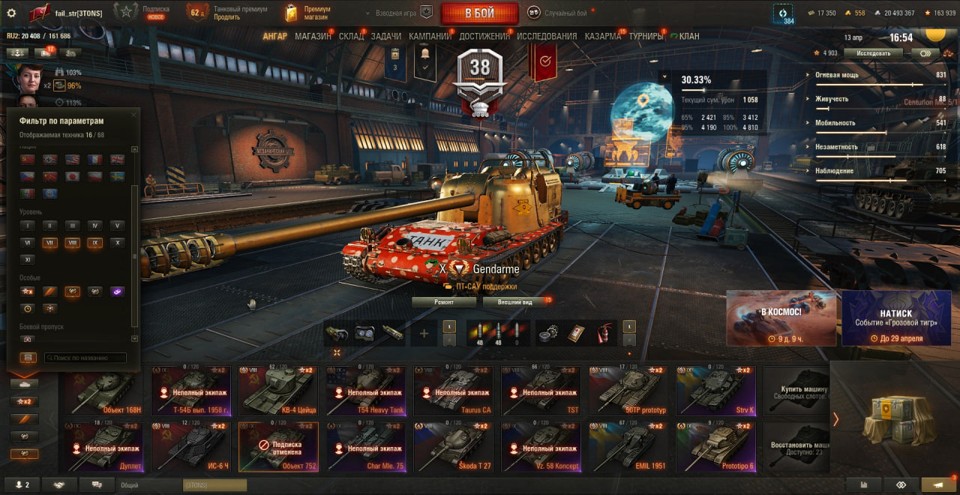Open the МАГАЗИН tab
This screenshot has width=960, height=495.
pos(313,36)
